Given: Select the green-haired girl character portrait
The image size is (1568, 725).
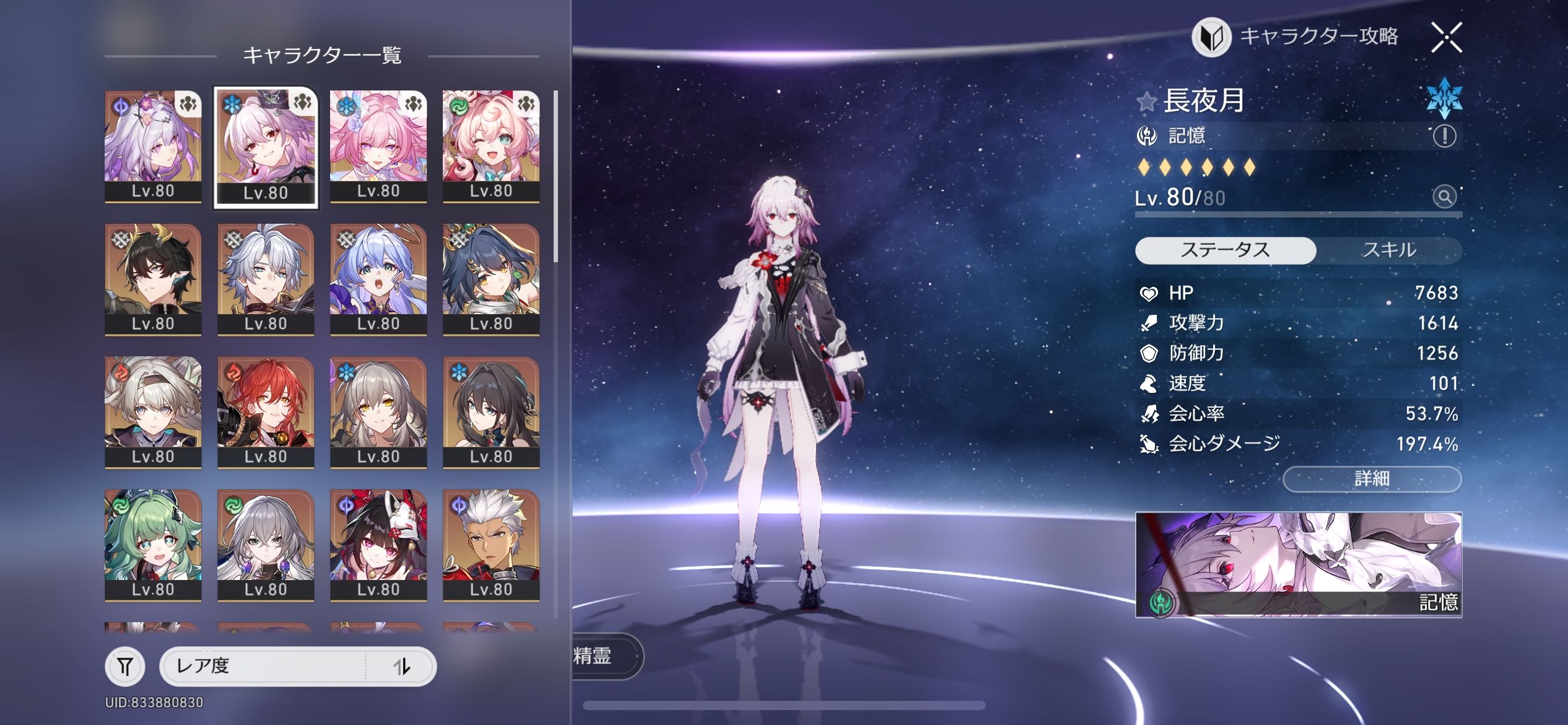Looking at the screenshot, I should tap(153, 544).
